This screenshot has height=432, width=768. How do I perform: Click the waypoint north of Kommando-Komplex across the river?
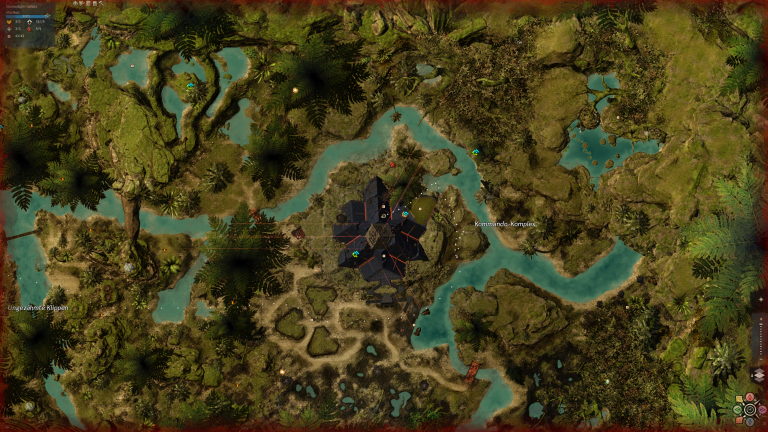475,153
